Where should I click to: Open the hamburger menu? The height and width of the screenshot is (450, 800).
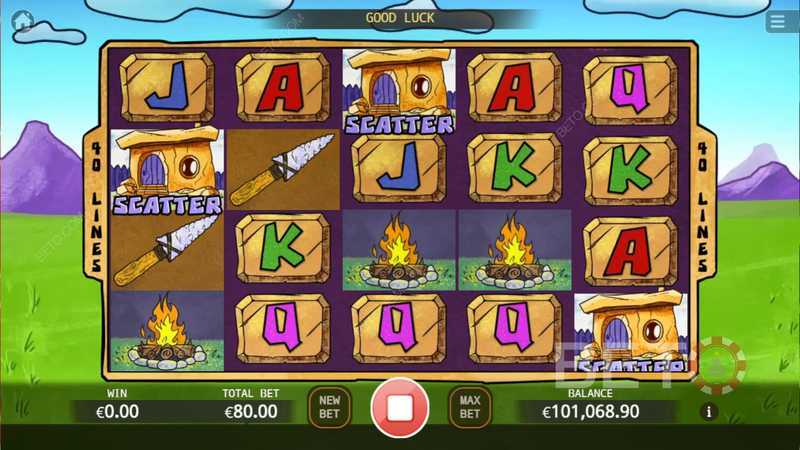[777, 21]
